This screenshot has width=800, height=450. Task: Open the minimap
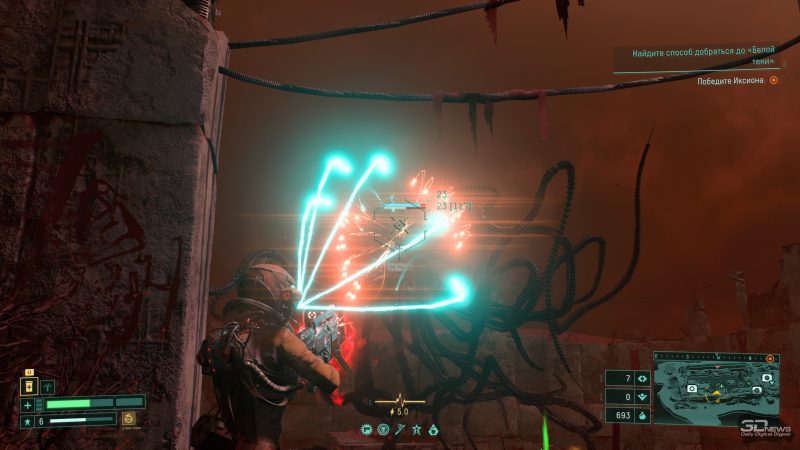[x=714, y=387]
